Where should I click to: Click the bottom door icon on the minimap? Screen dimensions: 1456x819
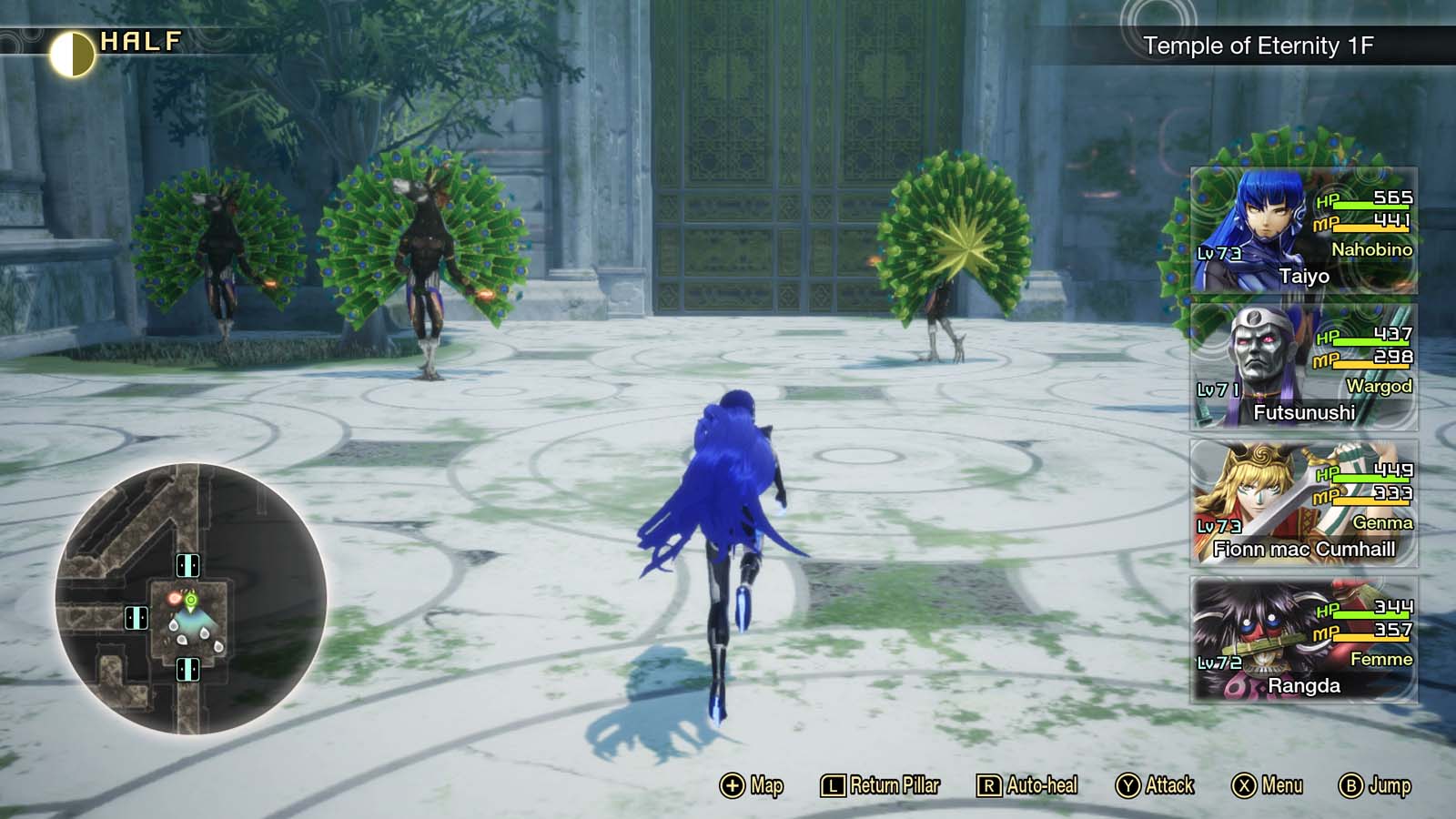coord(189,668)
